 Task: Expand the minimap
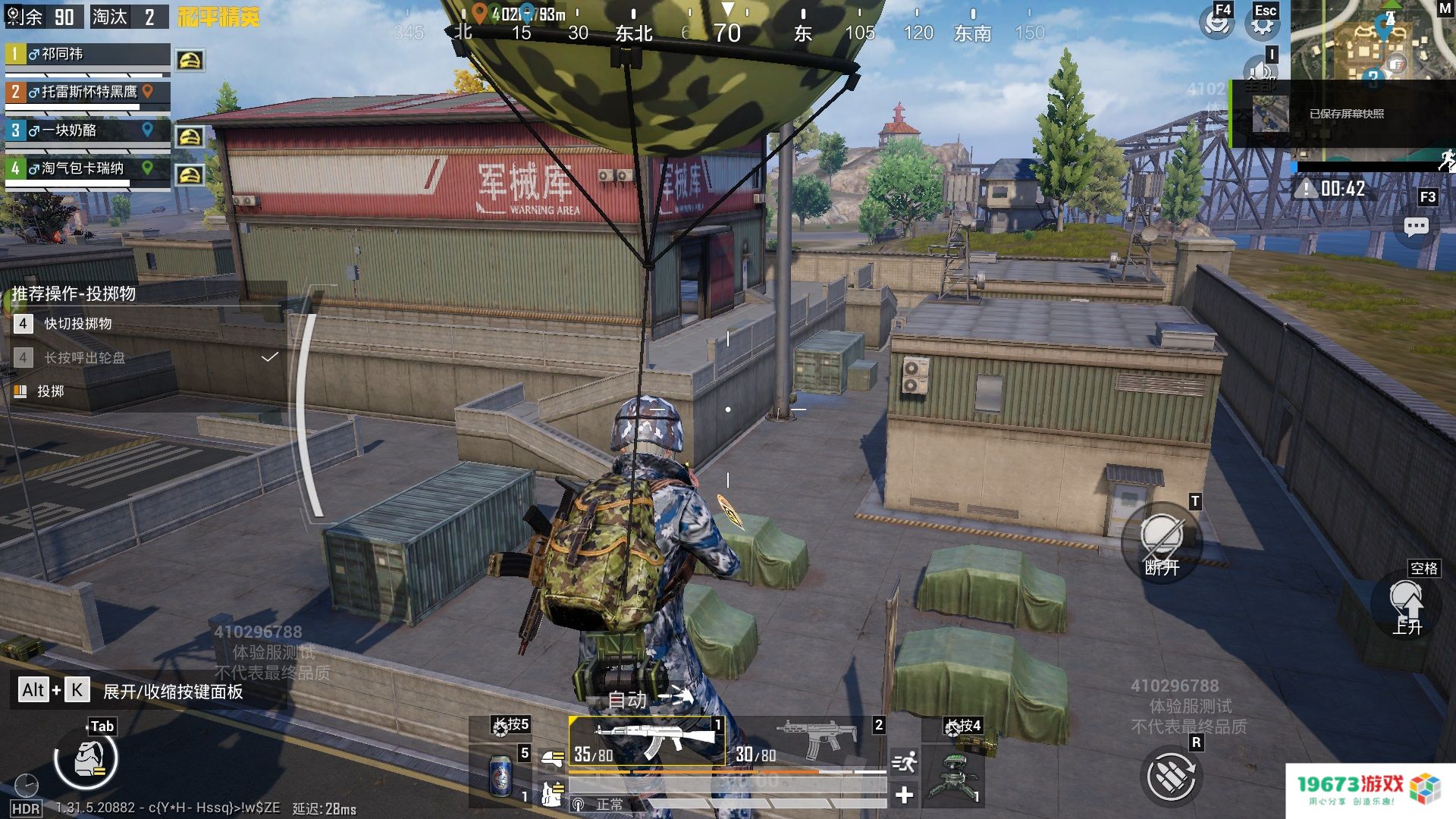(1371, 39)
